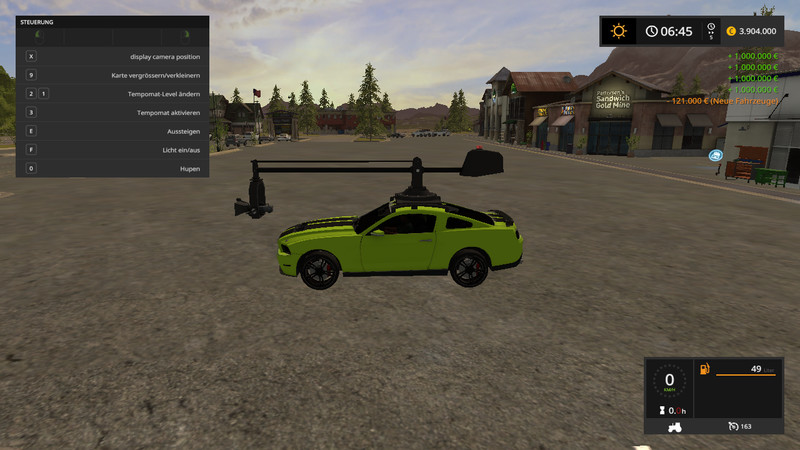This screenshot has height=450, width=800.
Task: Click the orange fuel pump icon
Action: 705,370
